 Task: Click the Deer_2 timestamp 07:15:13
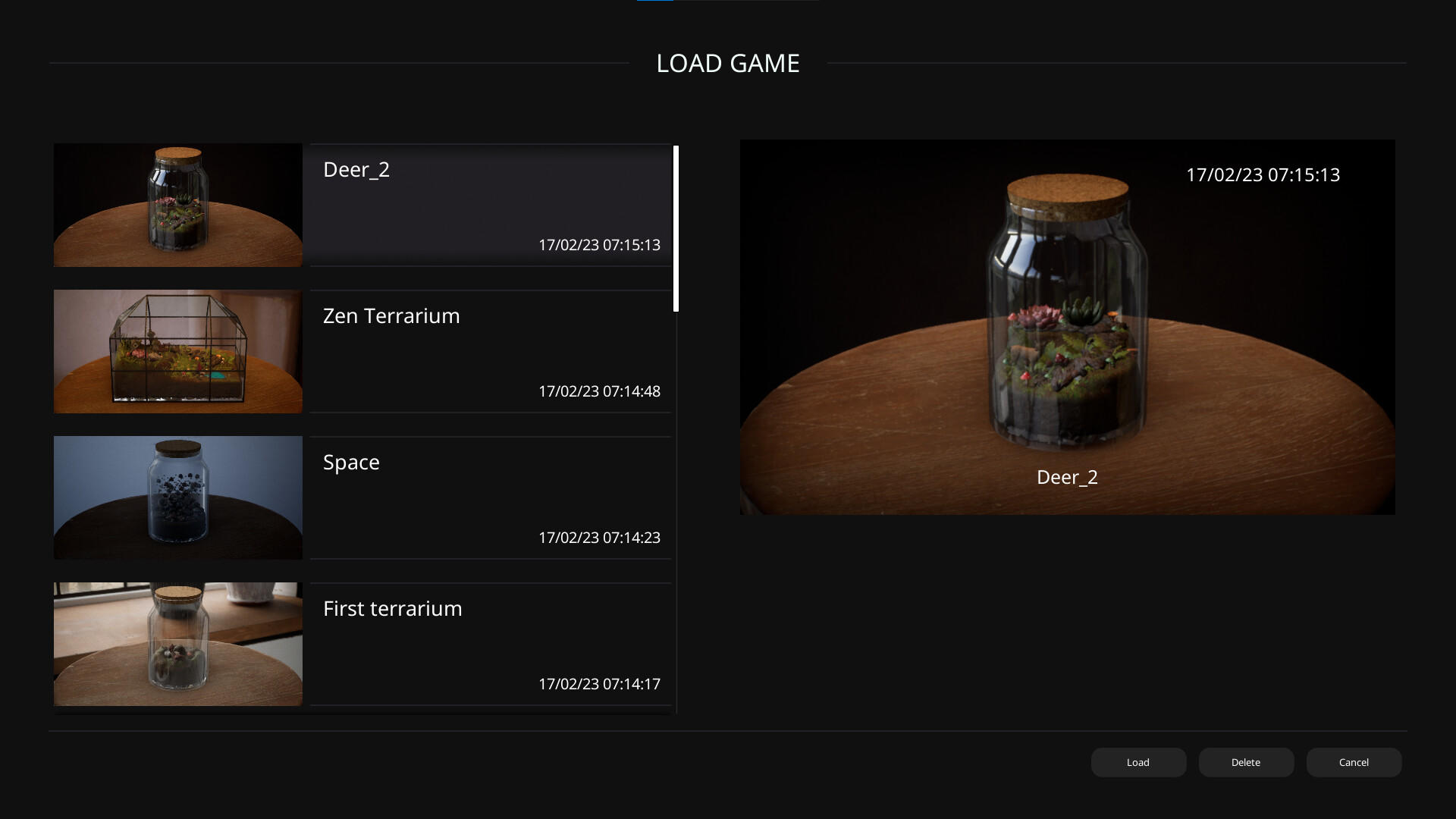[599, 245]
